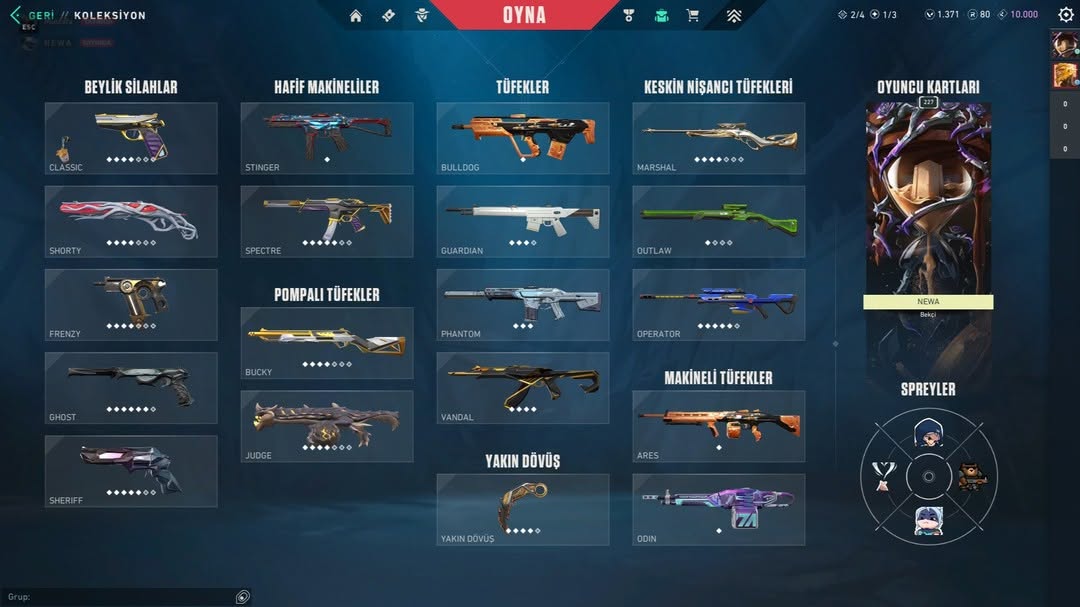Select the Judge shotgun slot
Viewport: 1080px width, 607px height.
point(327,426)
